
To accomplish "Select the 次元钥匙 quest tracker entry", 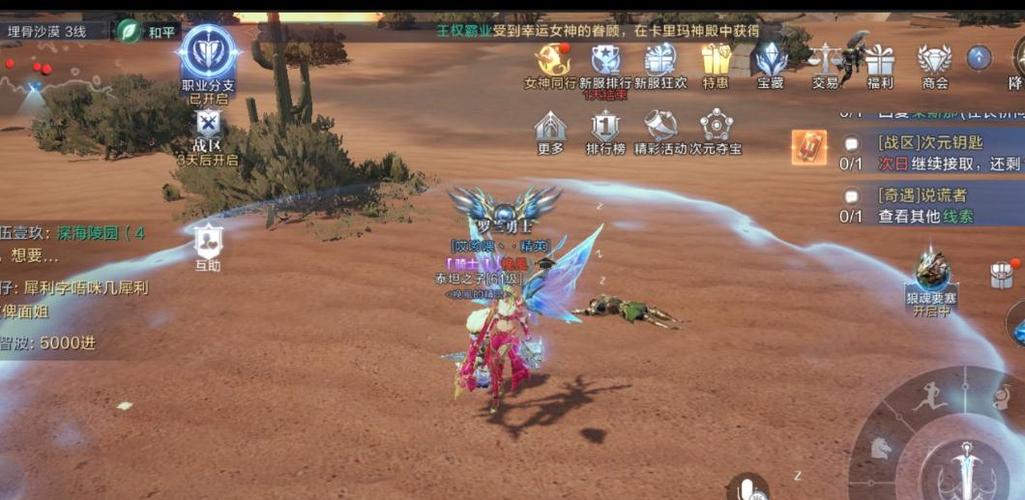I will (930, 152).
